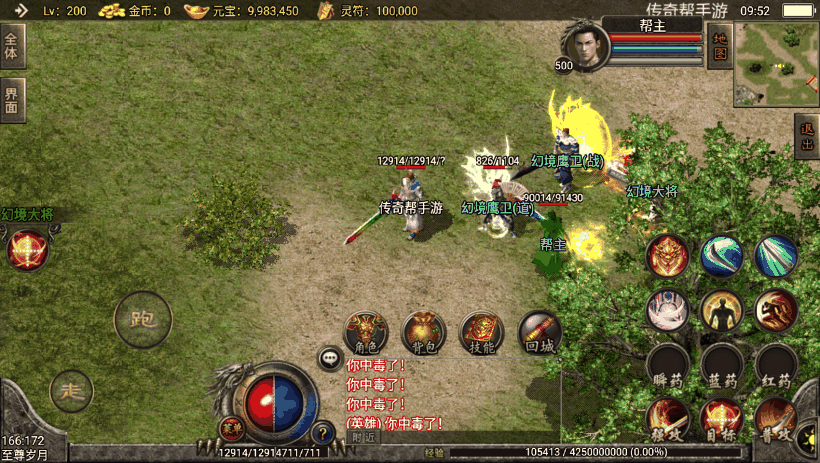The image size is (820, 463).
Task: Open the question mark help button
Action: pos(323,434)
